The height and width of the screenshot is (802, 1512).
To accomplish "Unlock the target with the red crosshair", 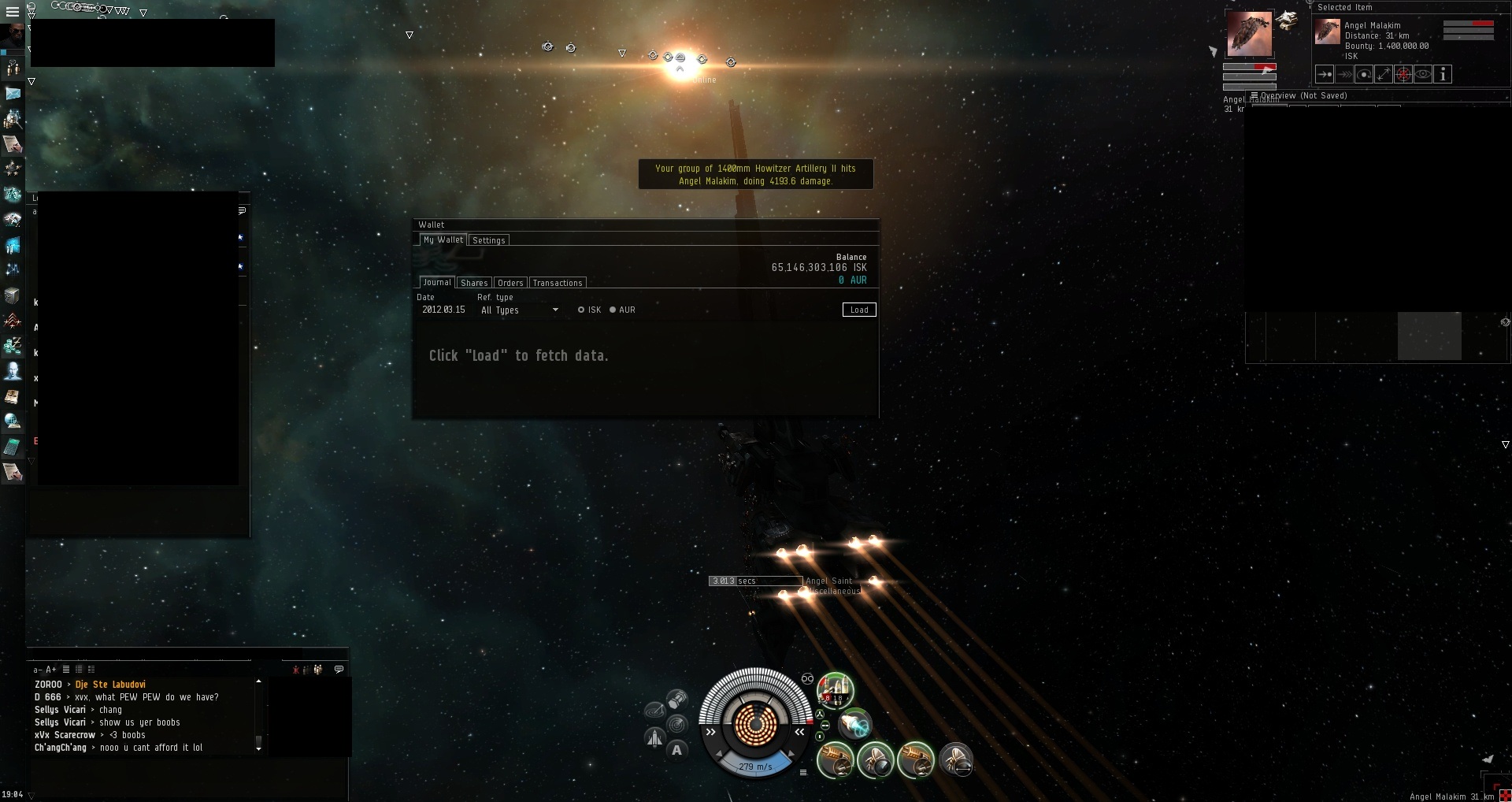I will [x=1403, y=75].
